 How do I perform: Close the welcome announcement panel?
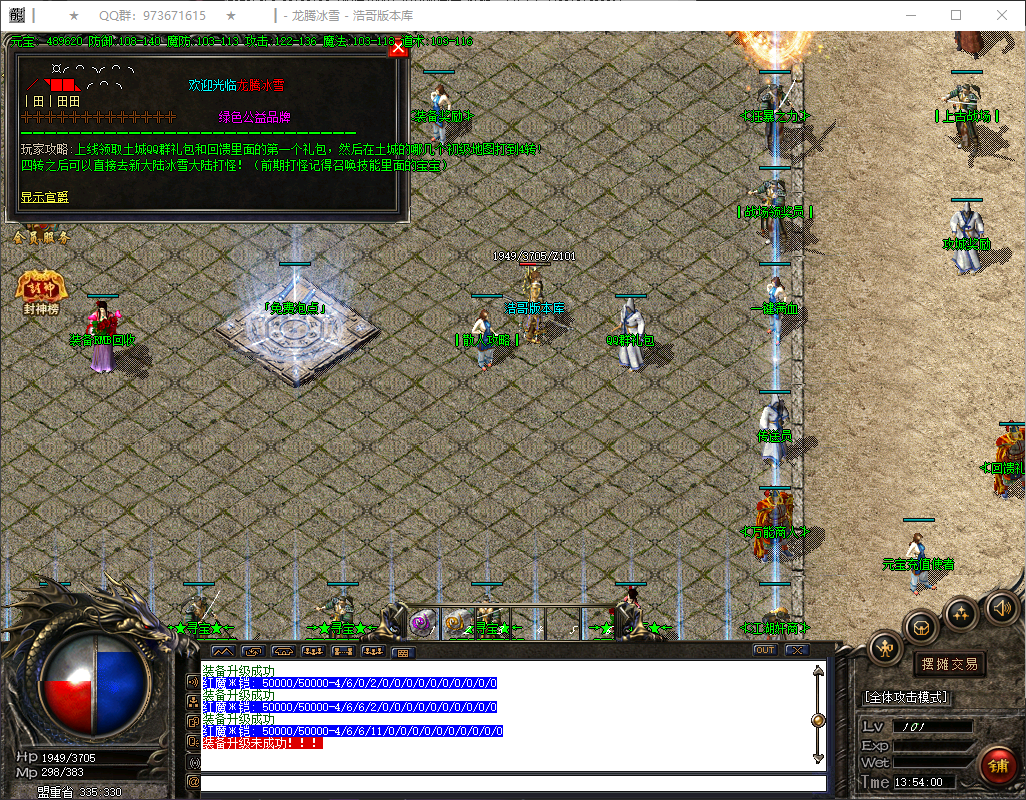[398, 47]
